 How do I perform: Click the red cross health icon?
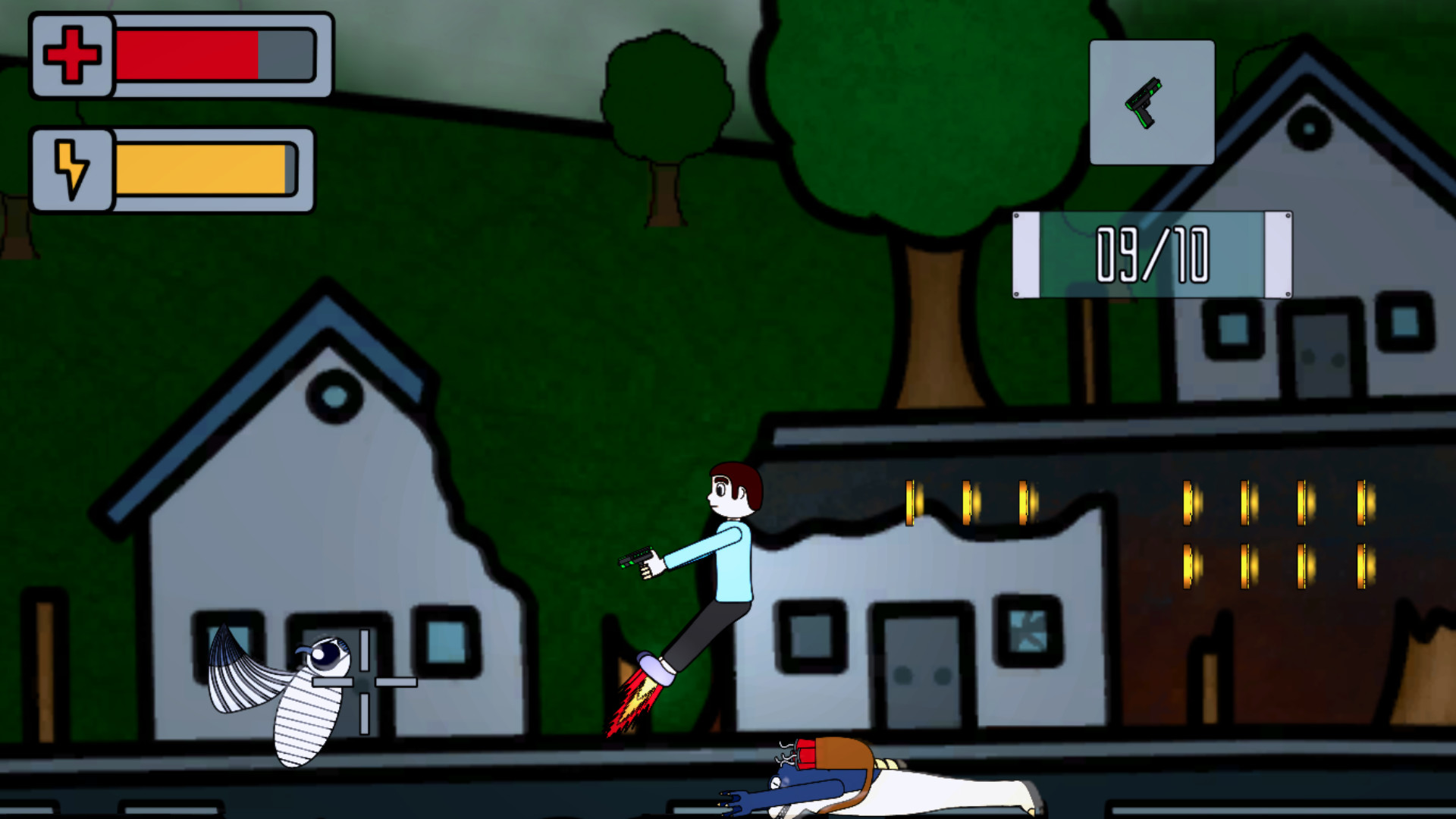point(71,55)
